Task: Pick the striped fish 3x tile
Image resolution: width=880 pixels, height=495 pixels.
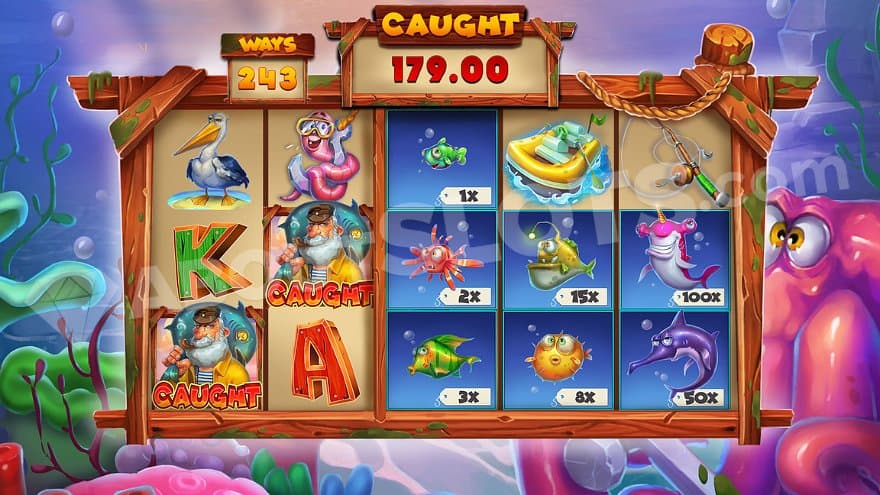Action: (443, 360)
